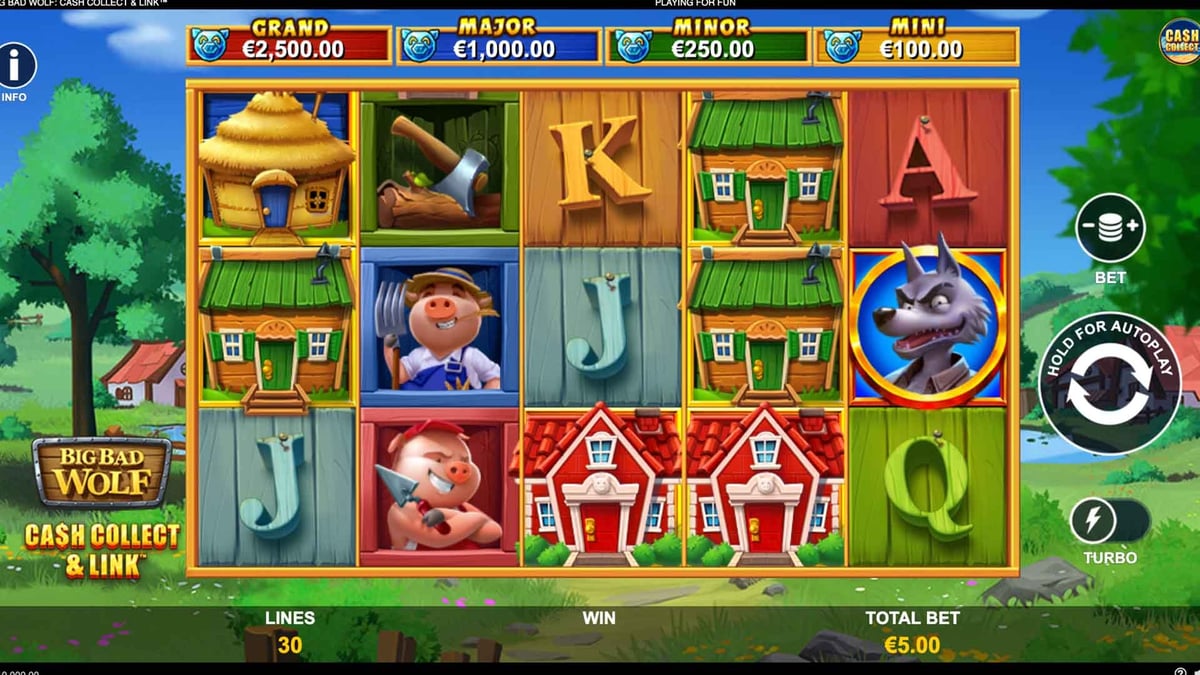Open the Info paytable button
Screen dimensions: 1200x675
pos(16,67)
